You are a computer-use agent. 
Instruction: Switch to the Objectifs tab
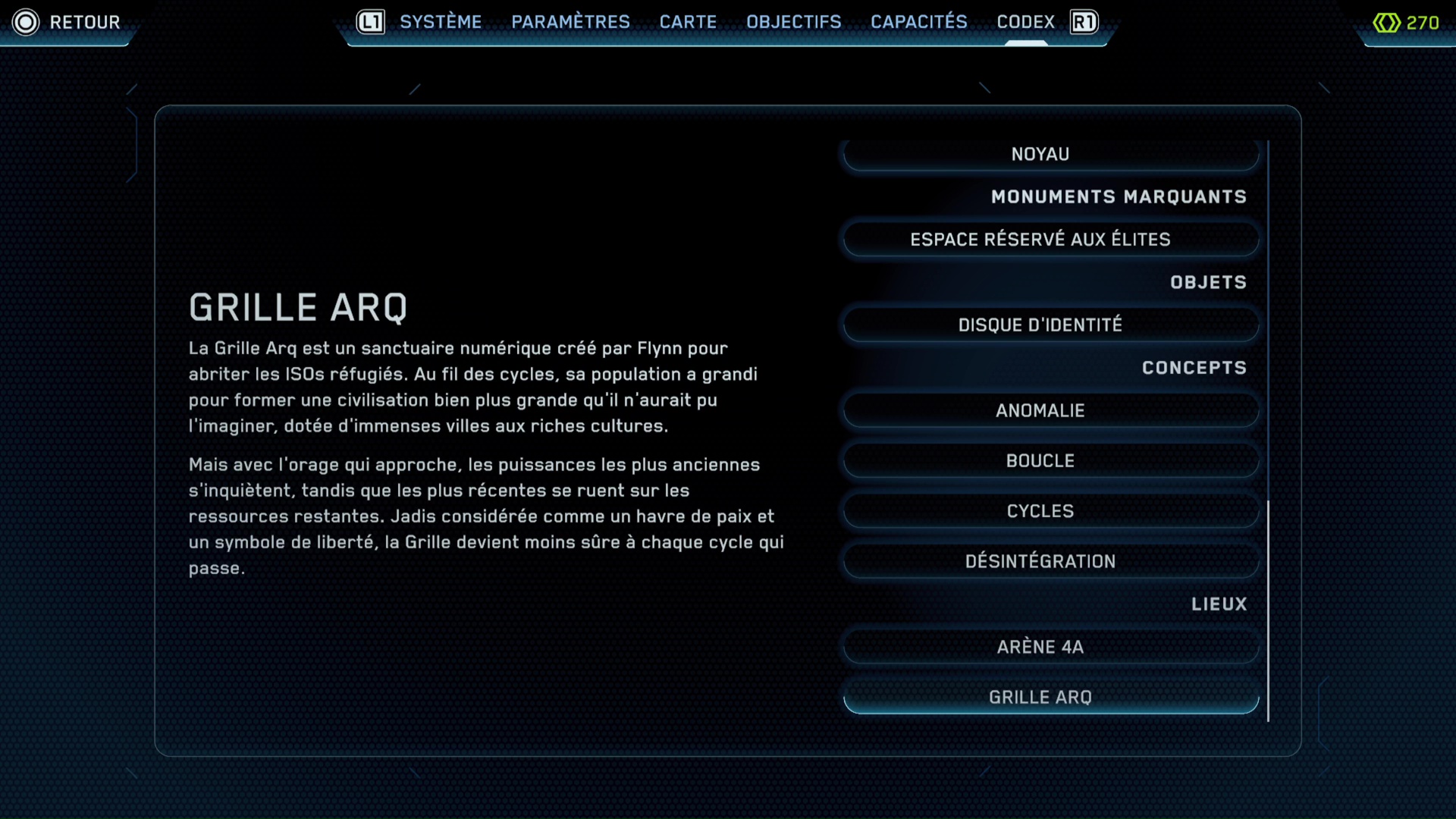tap(793, 22)
